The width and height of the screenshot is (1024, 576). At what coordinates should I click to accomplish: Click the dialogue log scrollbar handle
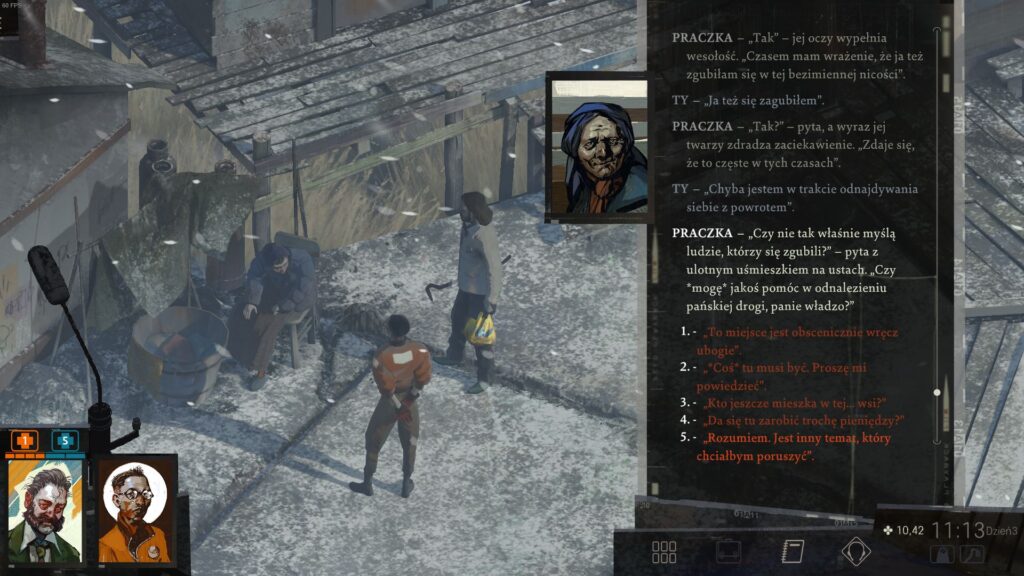pos(937,392)
